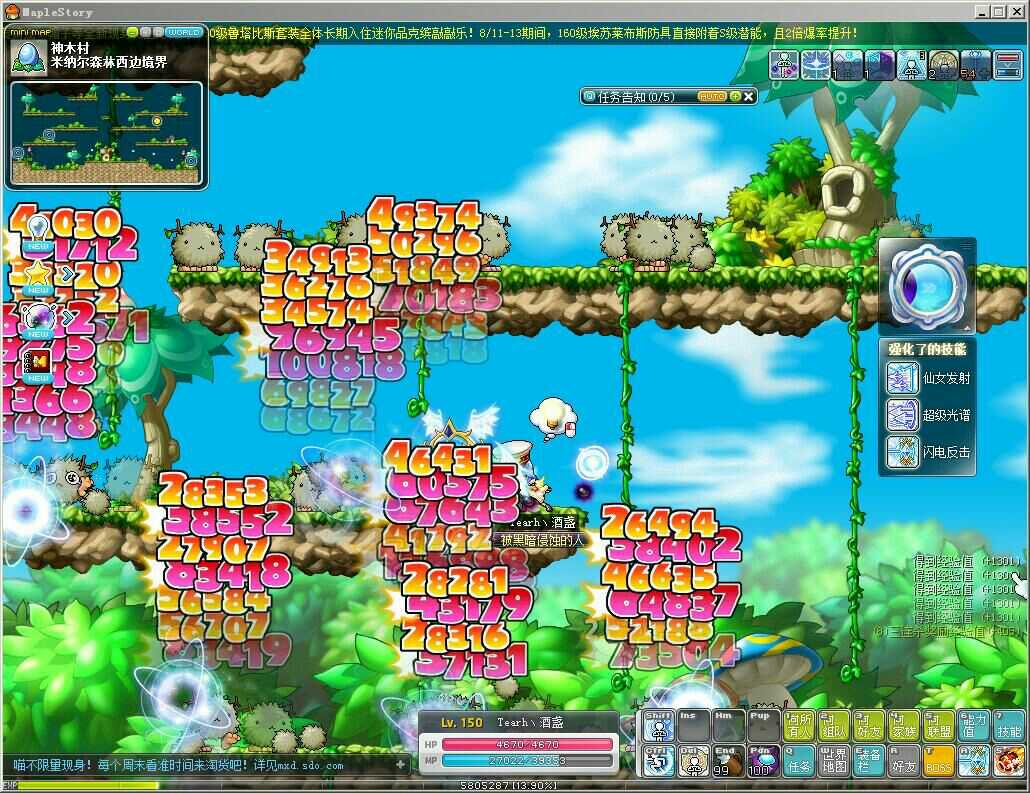This screenshot has height=793, width=1030.
Task: Click the 闪电反击 enhanced skill icon
Action: coord(902,452)
